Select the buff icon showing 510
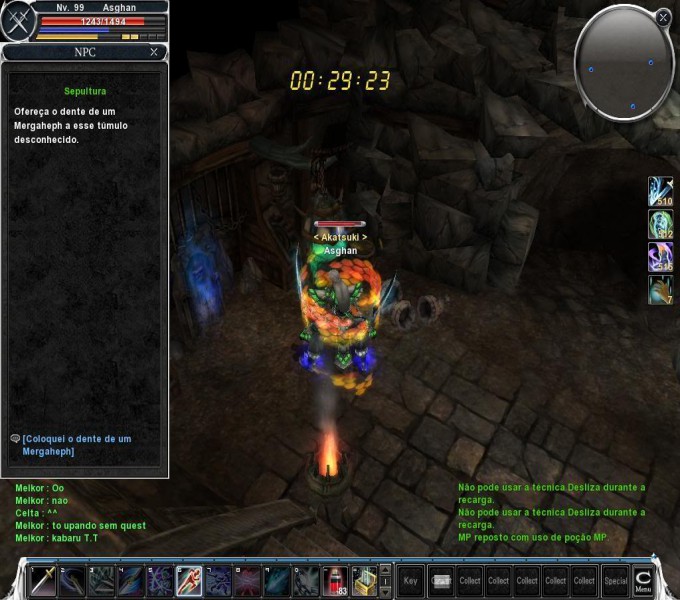 660,191
